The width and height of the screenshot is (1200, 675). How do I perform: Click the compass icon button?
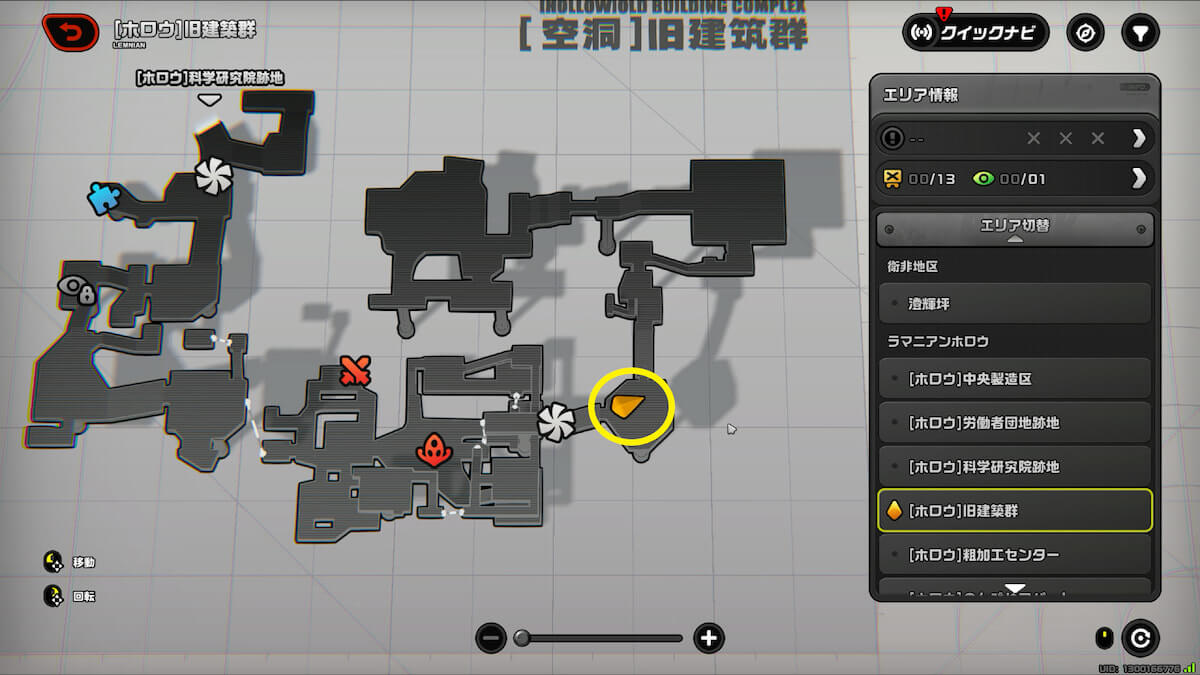point(1085,32)
